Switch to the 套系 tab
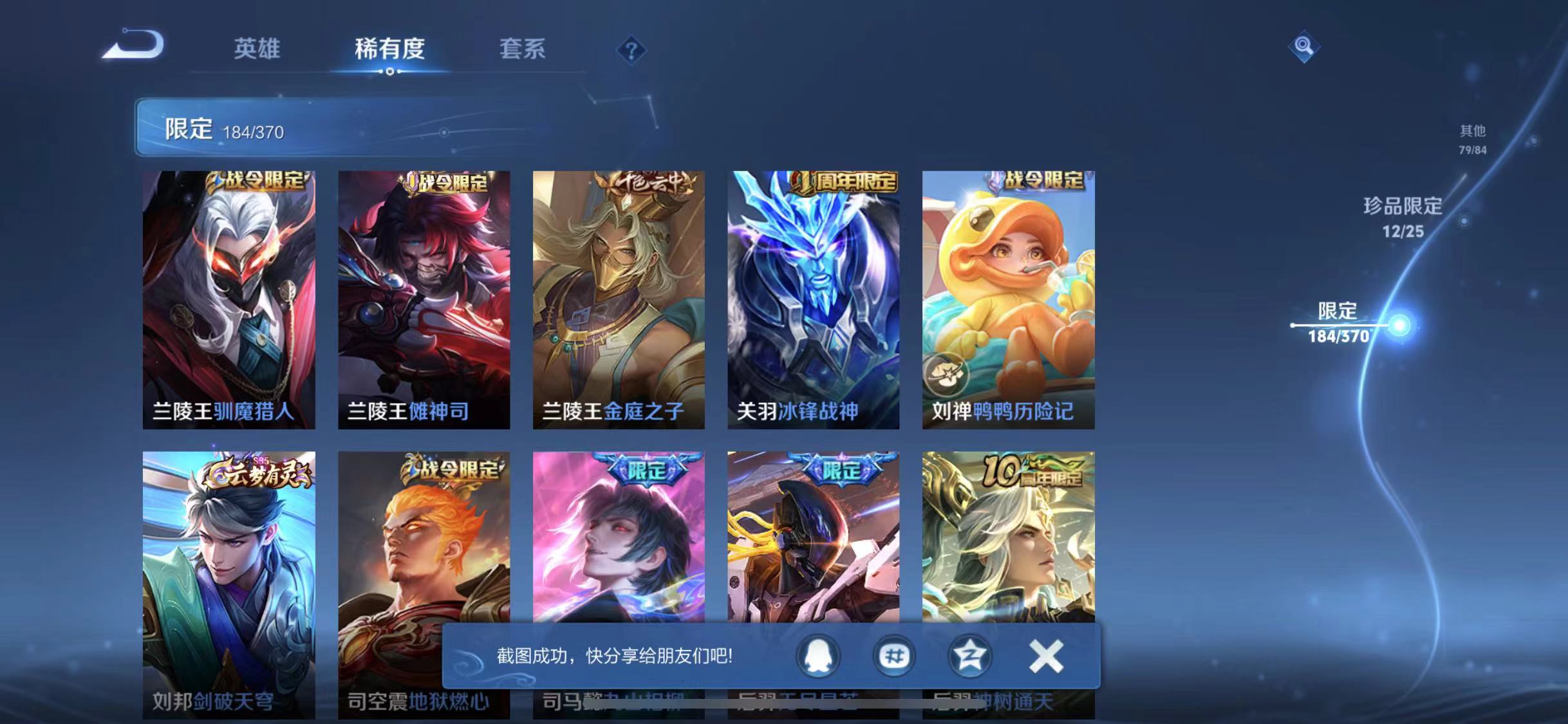The image size is (1568, 724). click(521, 50)
